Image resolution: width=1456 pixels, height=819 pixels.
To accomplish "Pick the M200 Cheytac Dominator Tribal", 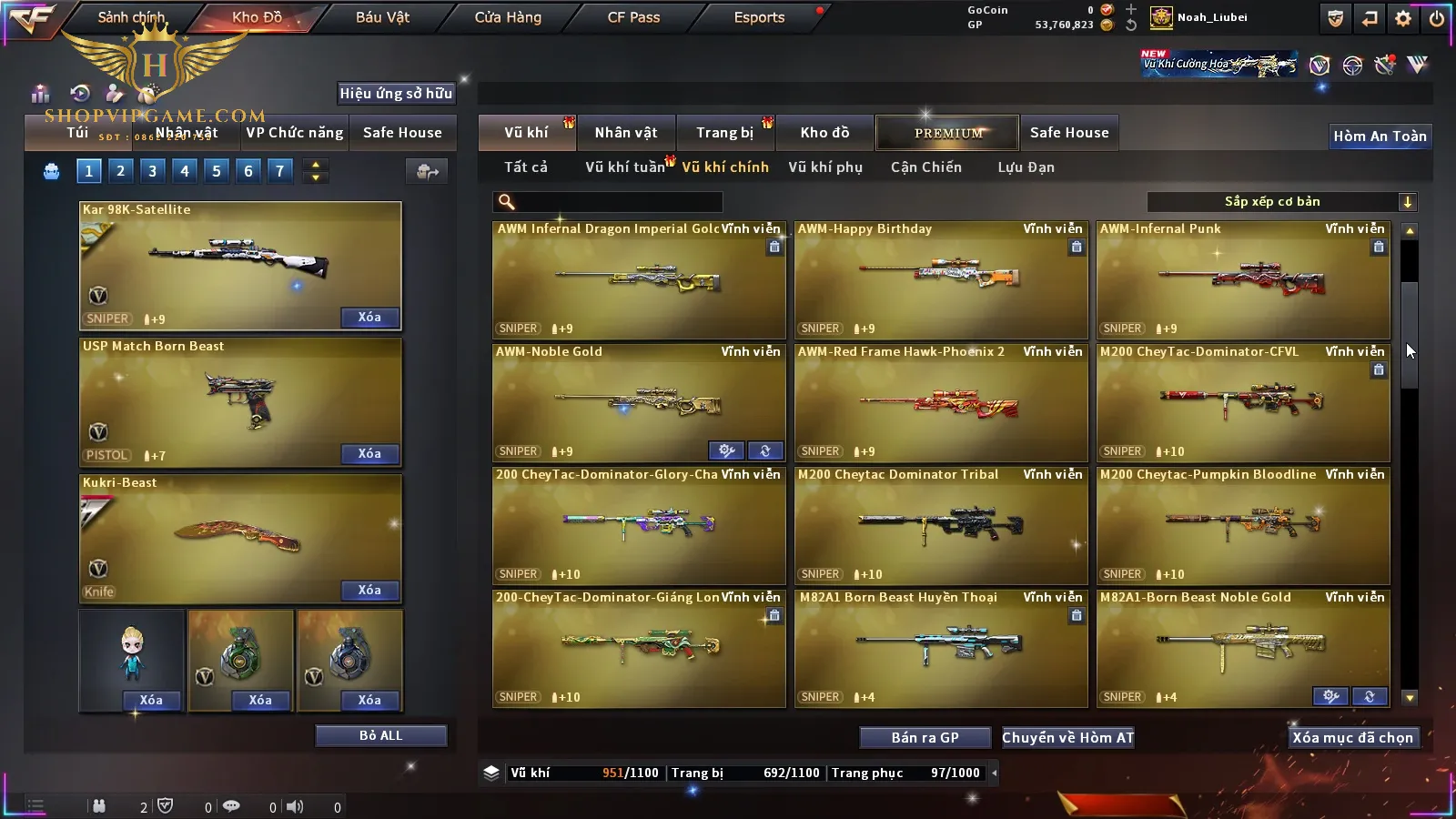I will tap(941, 525).
